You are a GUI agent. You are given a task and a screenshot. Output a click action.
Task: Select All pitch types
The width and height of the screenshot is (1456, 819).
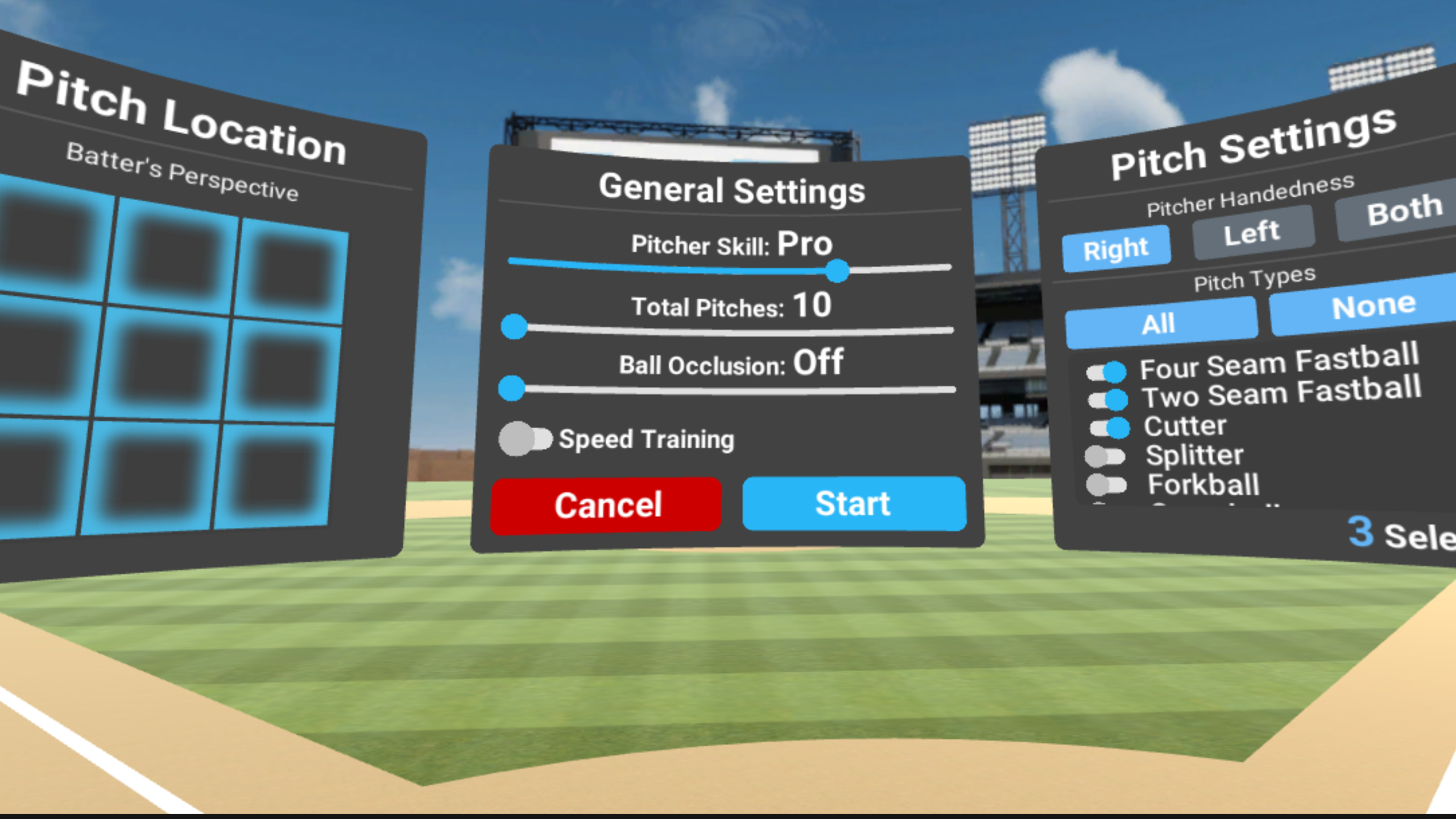[x=1159, y=324]
